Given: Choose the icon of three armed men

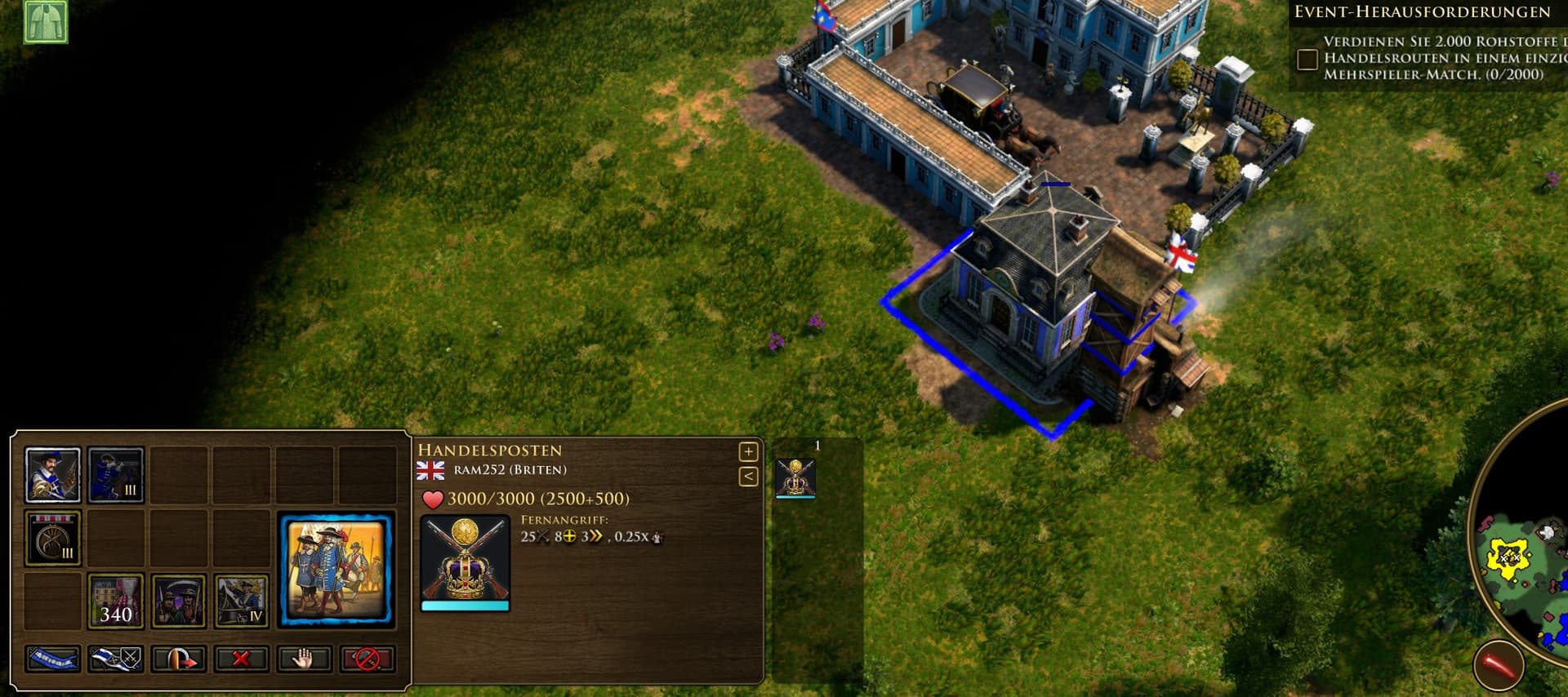Looking at the screenshot, I should point(178,601).
